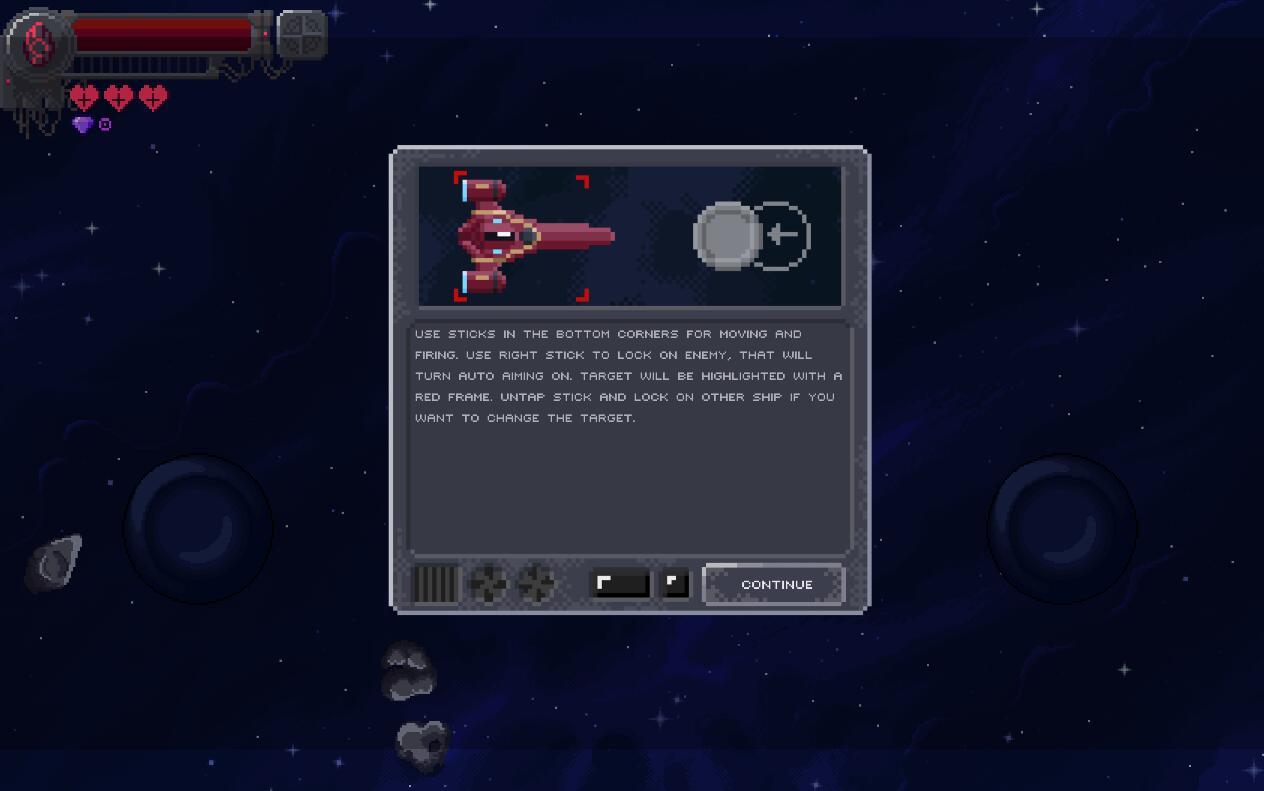Image resolution: width=1264 pixels, height=791 pixels.
Task: Tap the left movement stick
Action: [x=198, y=528]
